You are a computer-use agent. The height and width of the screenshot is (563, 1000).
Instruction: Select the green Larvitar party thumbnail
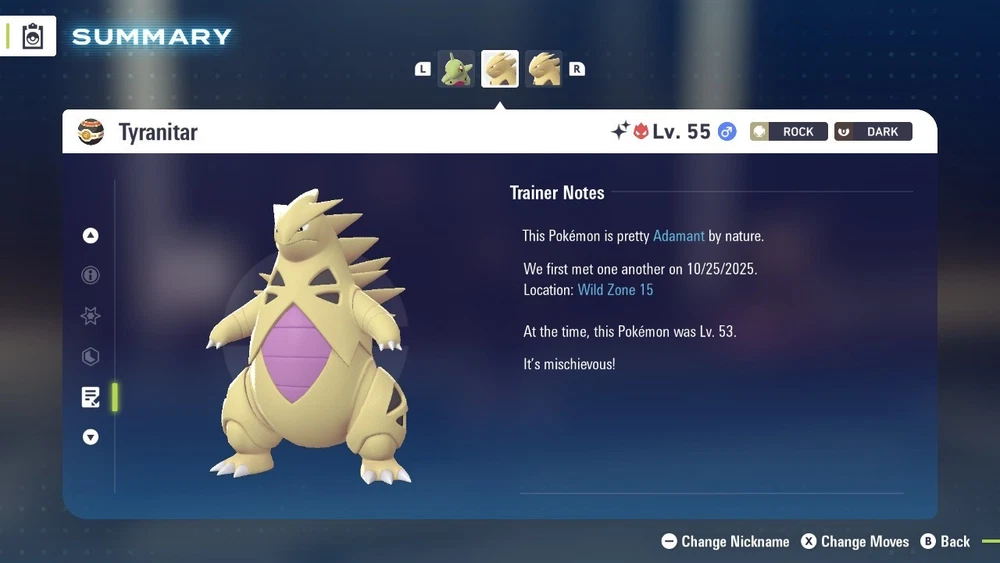(x=456, y=69)
